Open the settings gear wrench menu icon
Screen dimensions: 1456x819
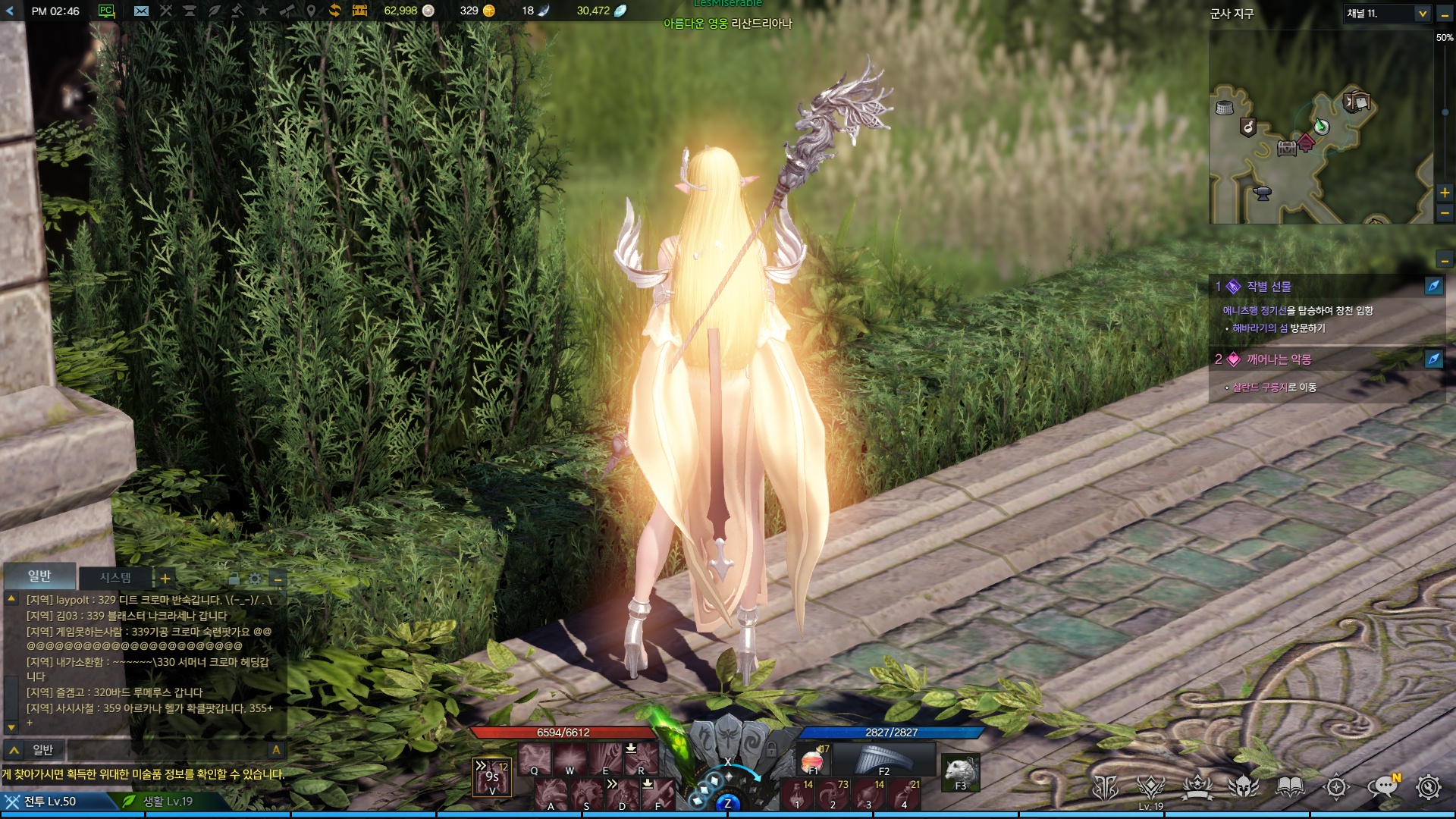coord(1428,787)
